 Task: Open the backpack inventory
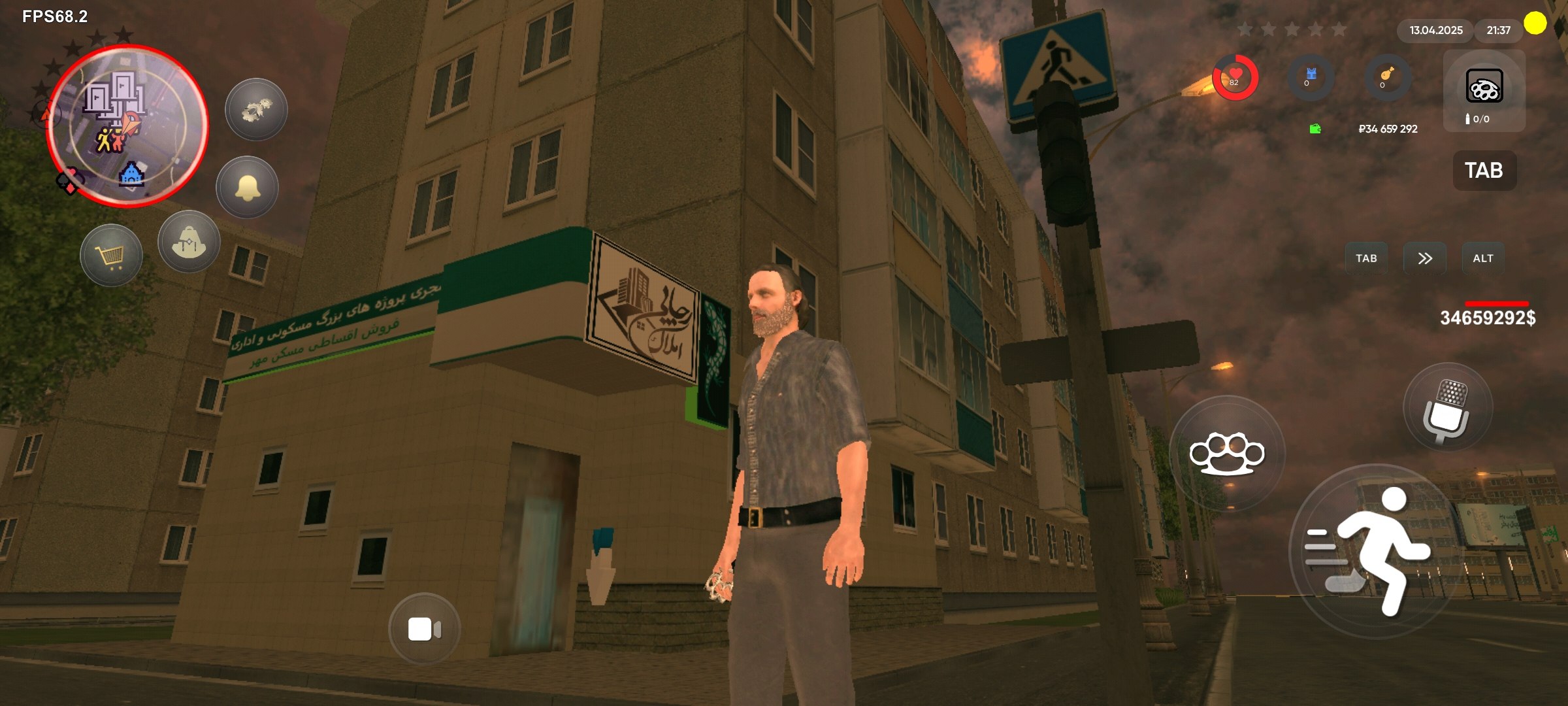189,242
